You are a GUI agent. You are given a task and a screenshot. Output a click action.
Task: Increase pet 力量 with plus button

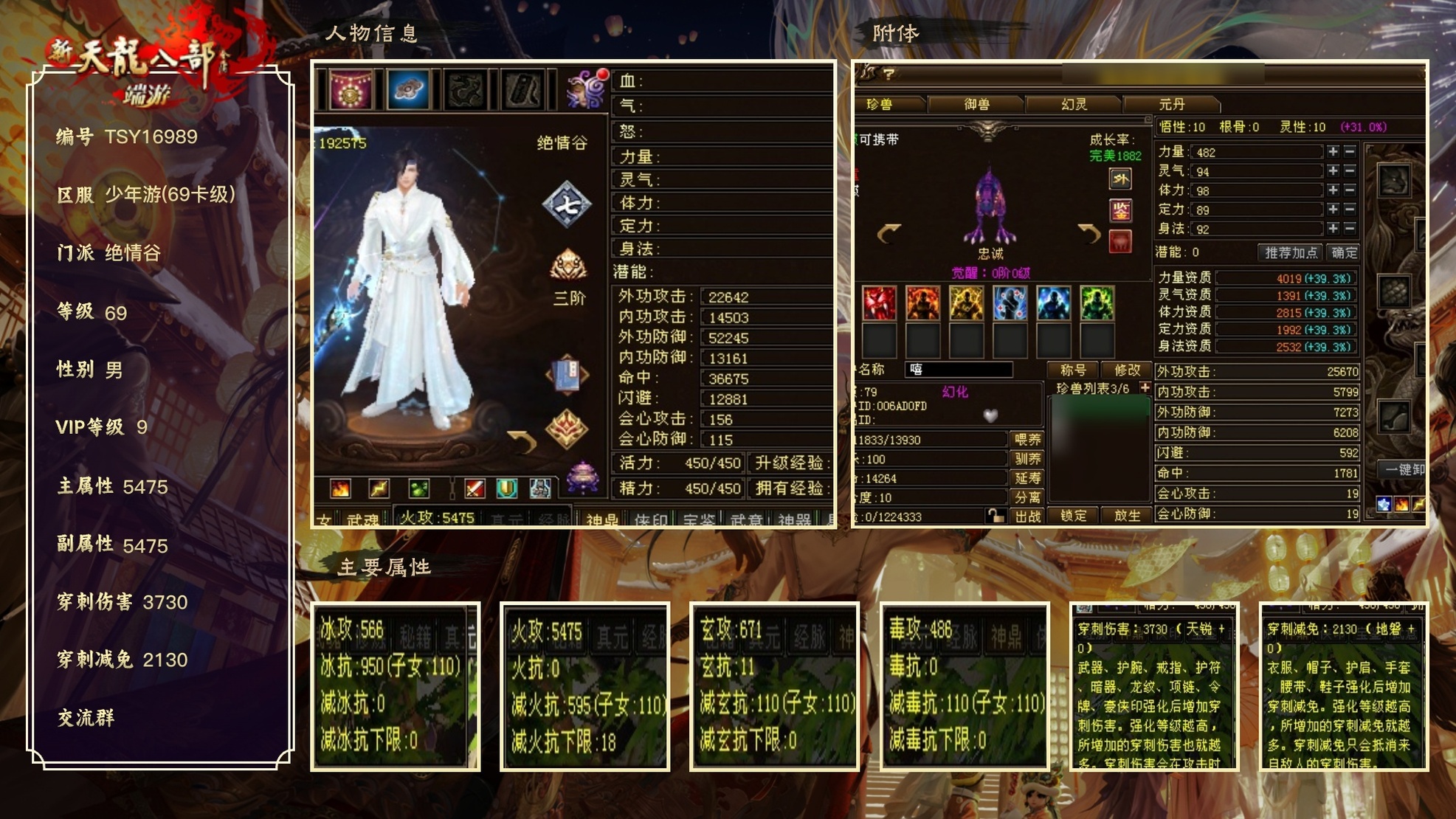click(x=1333, y=151)
